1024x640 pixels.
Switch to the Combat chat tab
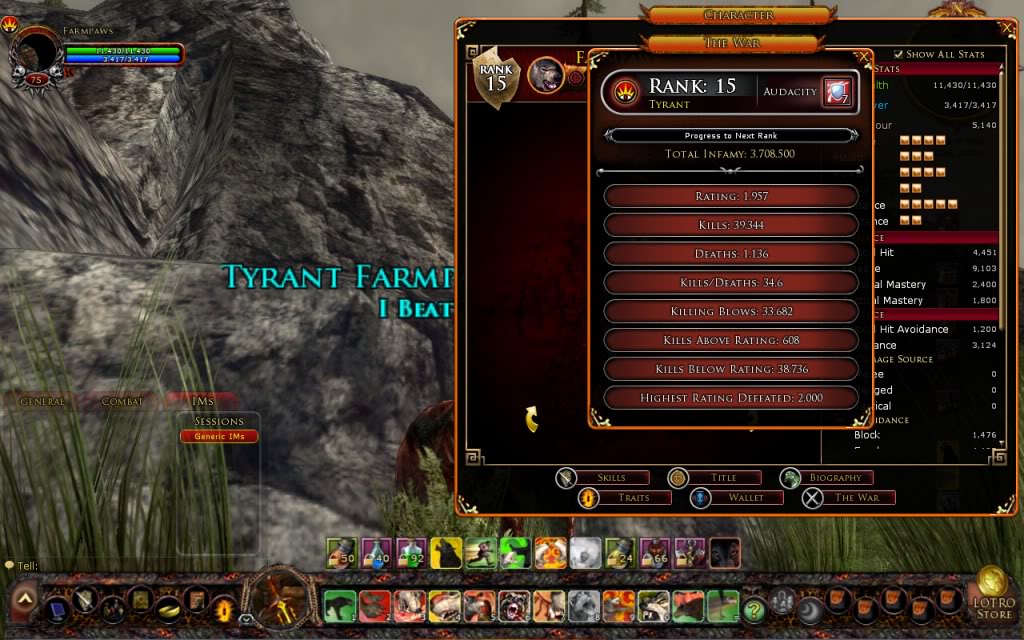point(122,401)
